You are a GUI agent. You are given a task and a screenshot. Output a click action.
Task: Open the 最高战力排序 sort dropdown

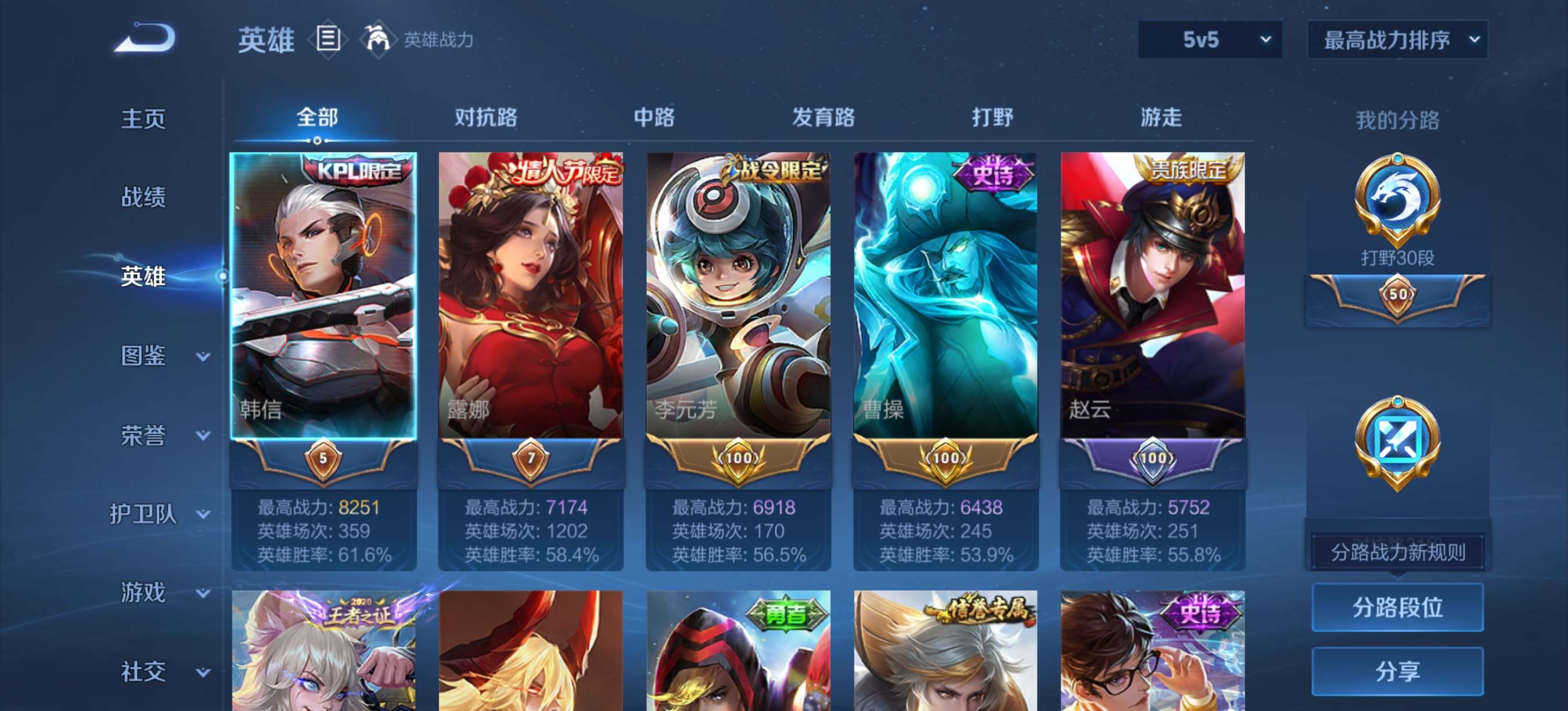click(x=1397, y=40)
